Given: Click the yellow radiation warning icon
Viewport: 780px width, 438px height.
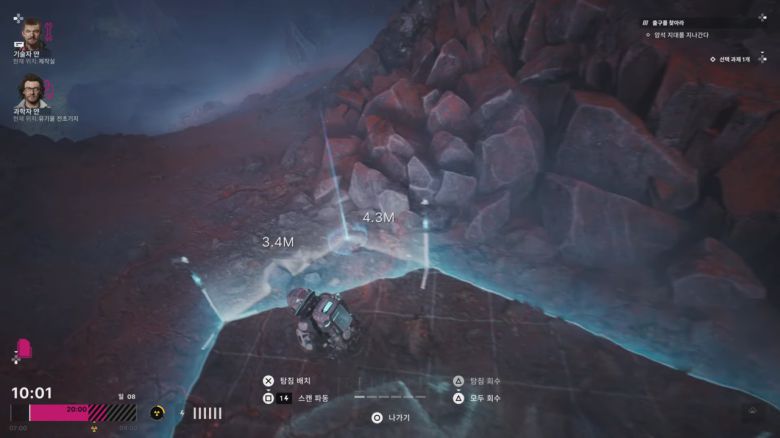Looking at the screenshot, I should point(157,413).
